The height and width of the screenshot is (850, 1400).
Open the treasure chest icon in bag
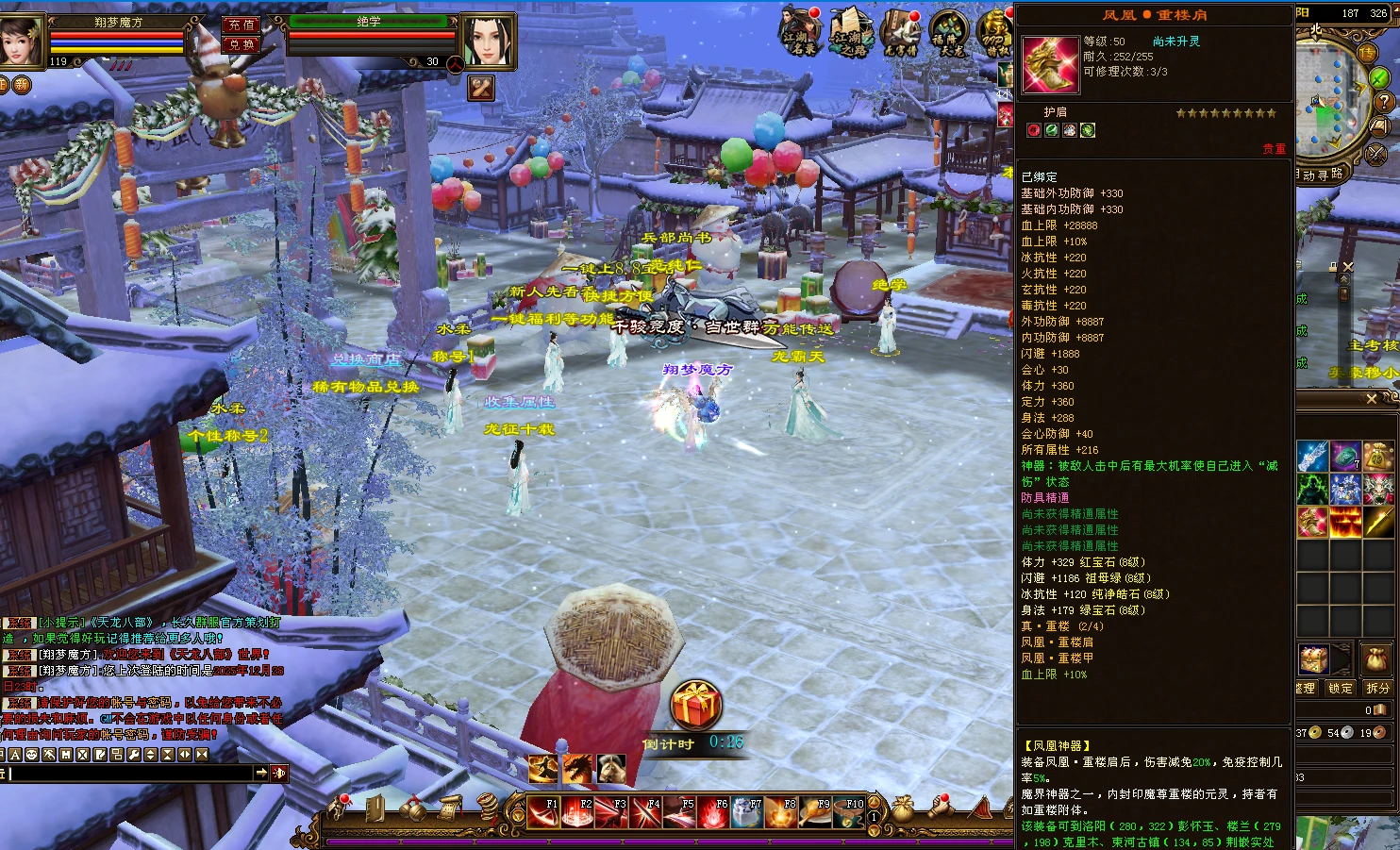click(1313, 658)
